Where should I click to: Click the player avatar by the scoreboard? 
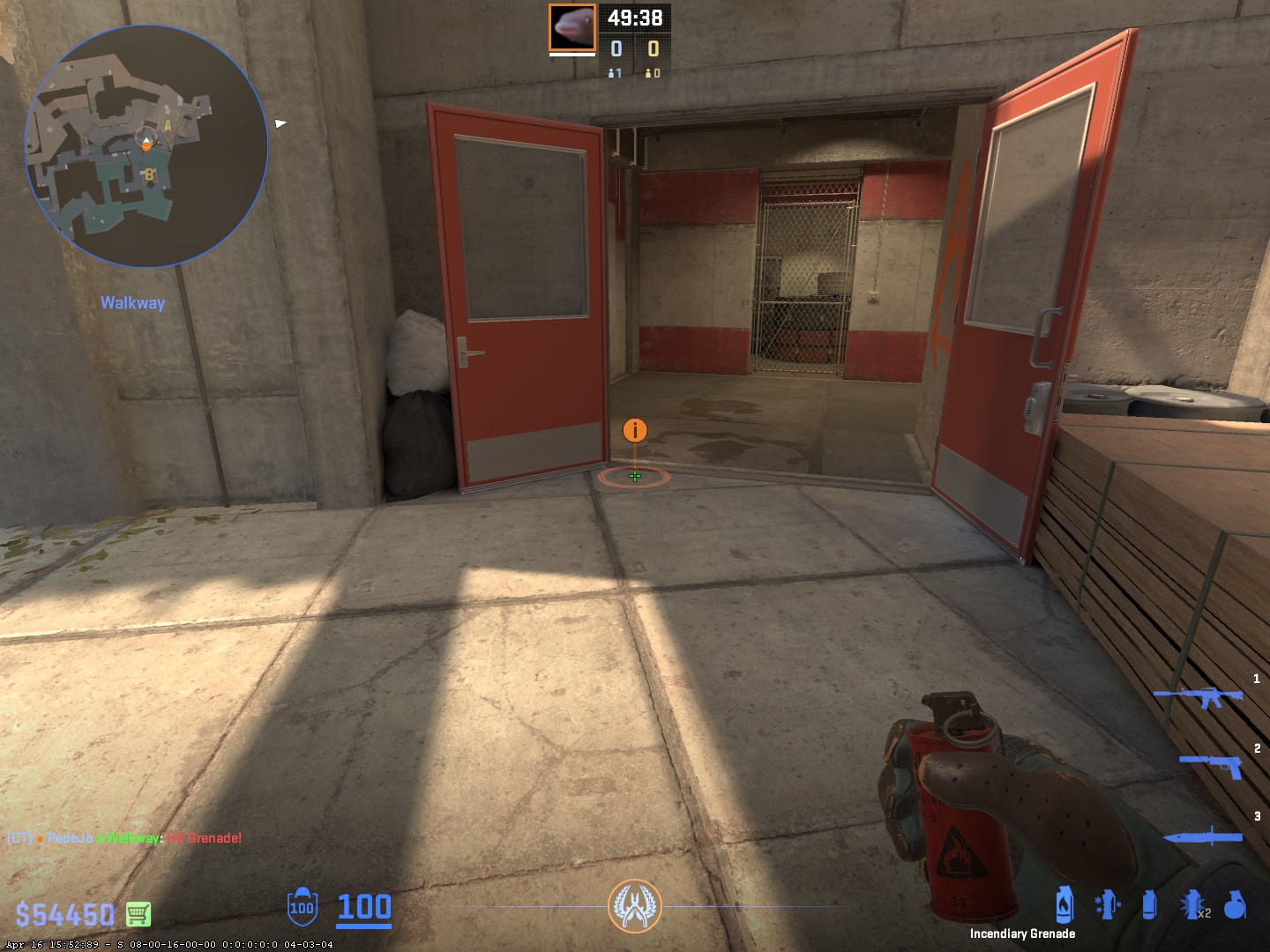point(571,27)
